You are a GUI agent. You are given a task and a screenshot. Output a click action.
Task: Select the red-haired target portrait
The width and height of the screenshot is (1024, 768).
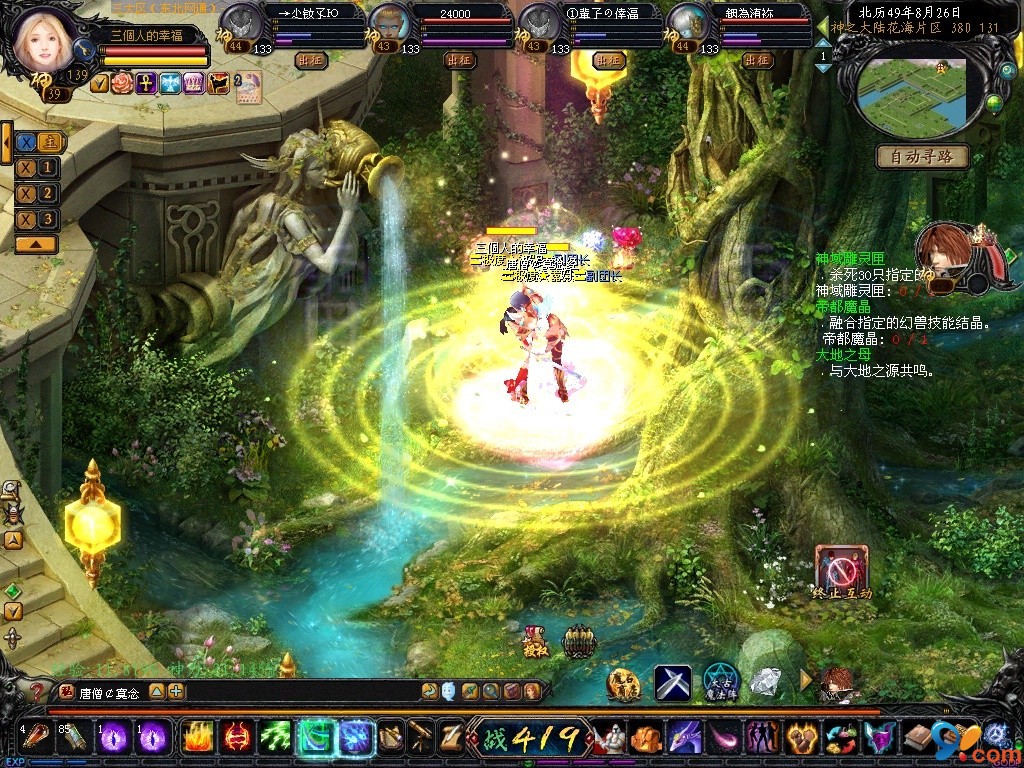946,255
